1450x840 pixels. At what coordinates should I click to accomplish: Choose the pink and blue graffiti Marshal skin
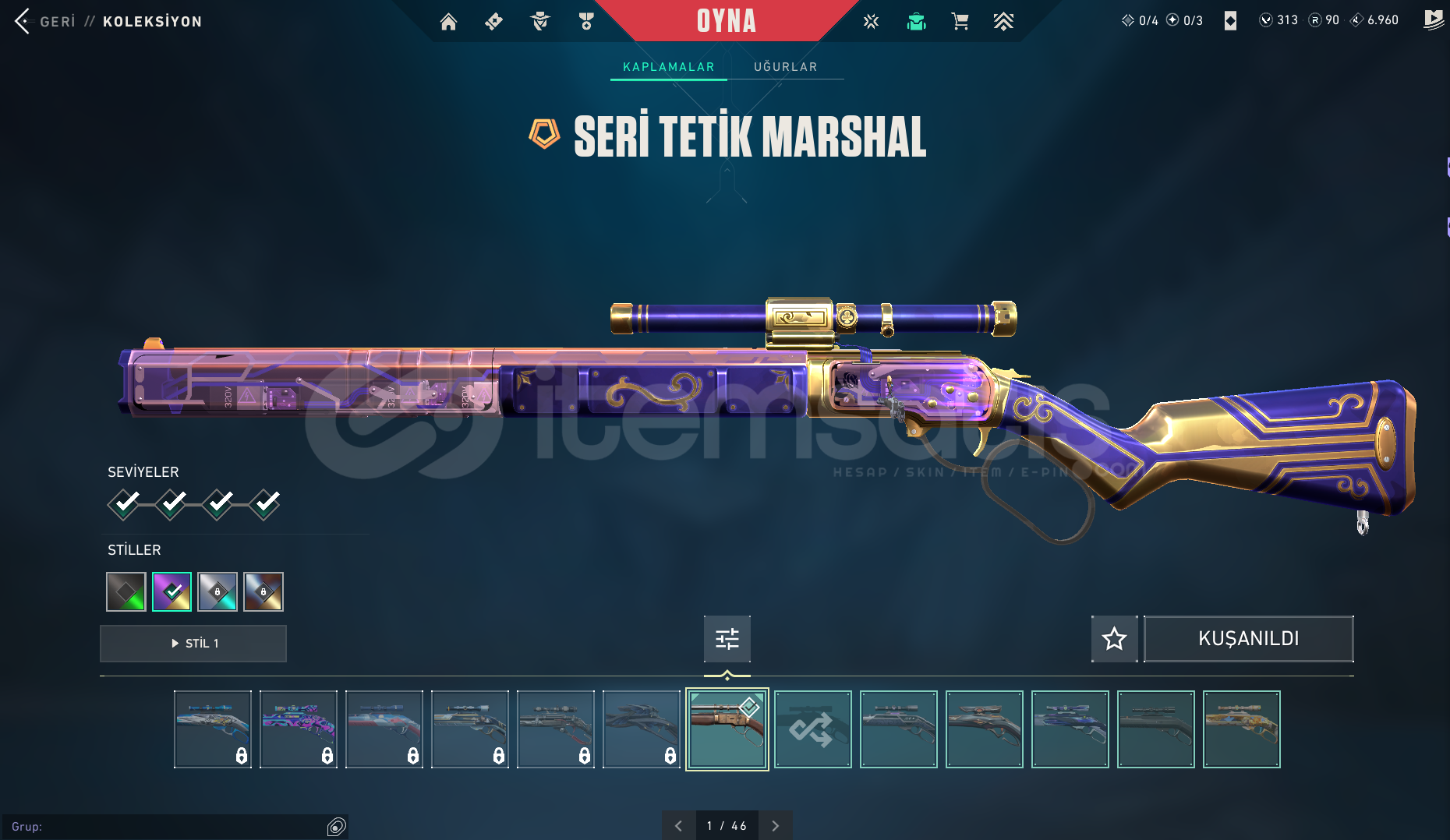tap(298, 729)
